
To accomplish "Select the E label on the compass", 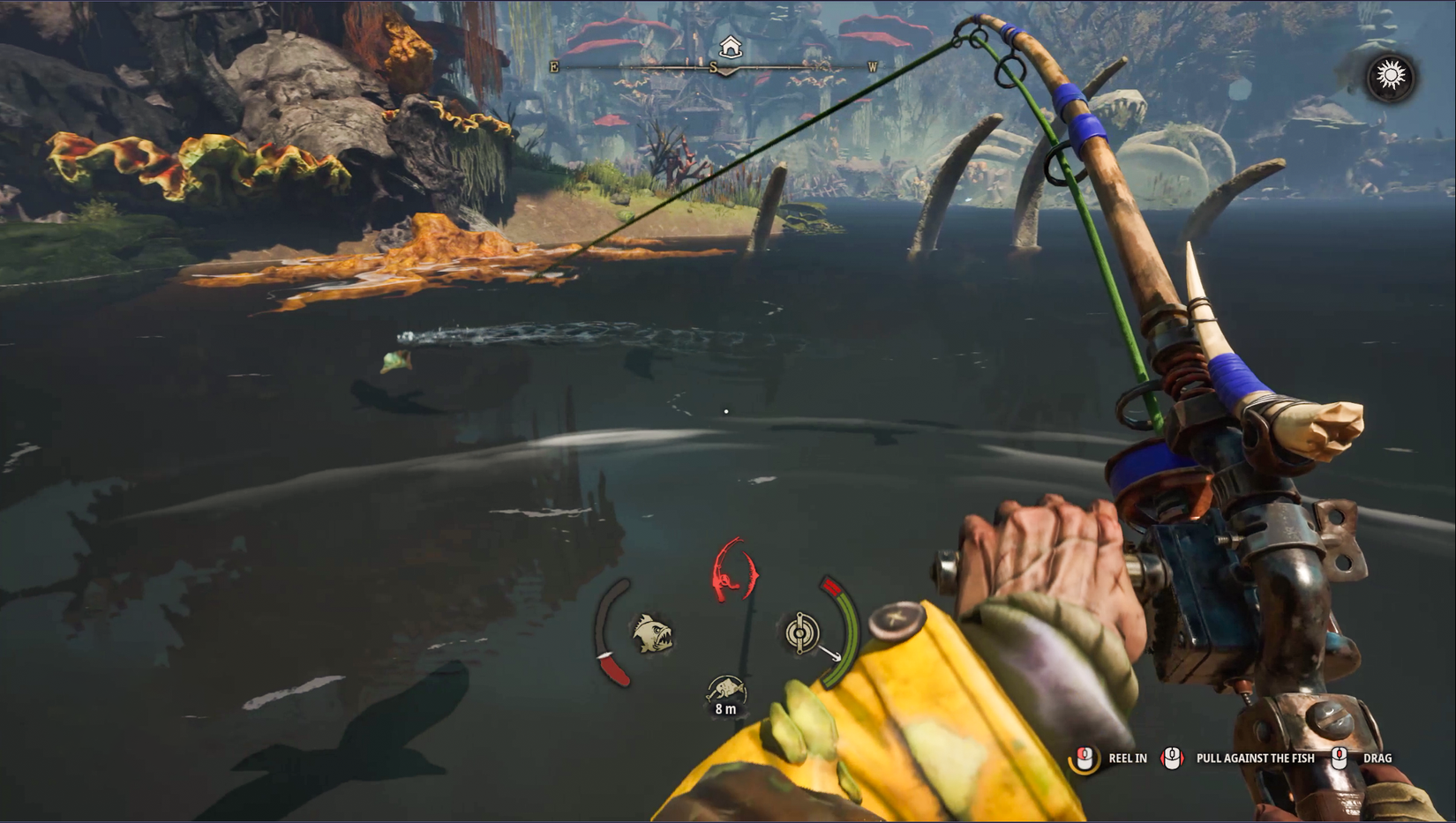I will pyautogui.click(x=553, y=65).
